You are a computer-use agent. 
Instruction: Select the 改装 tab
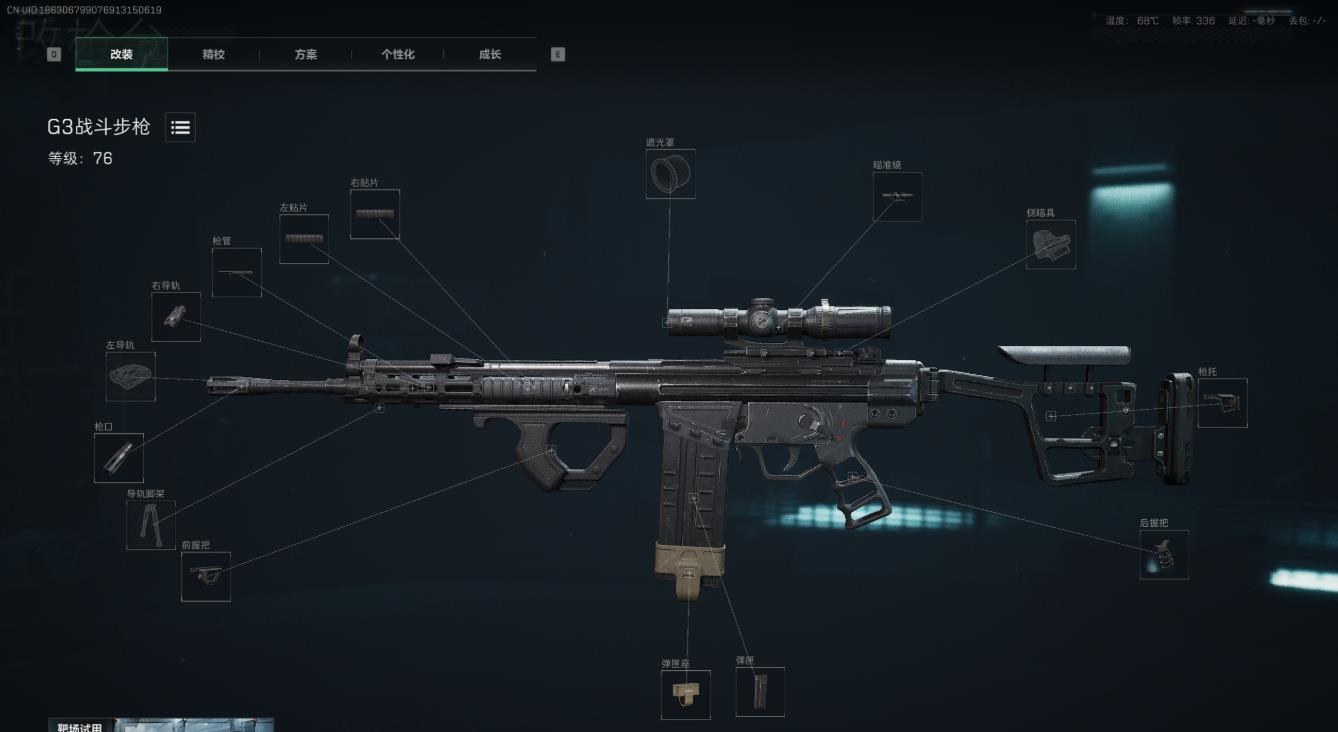(x=121, y=55)
